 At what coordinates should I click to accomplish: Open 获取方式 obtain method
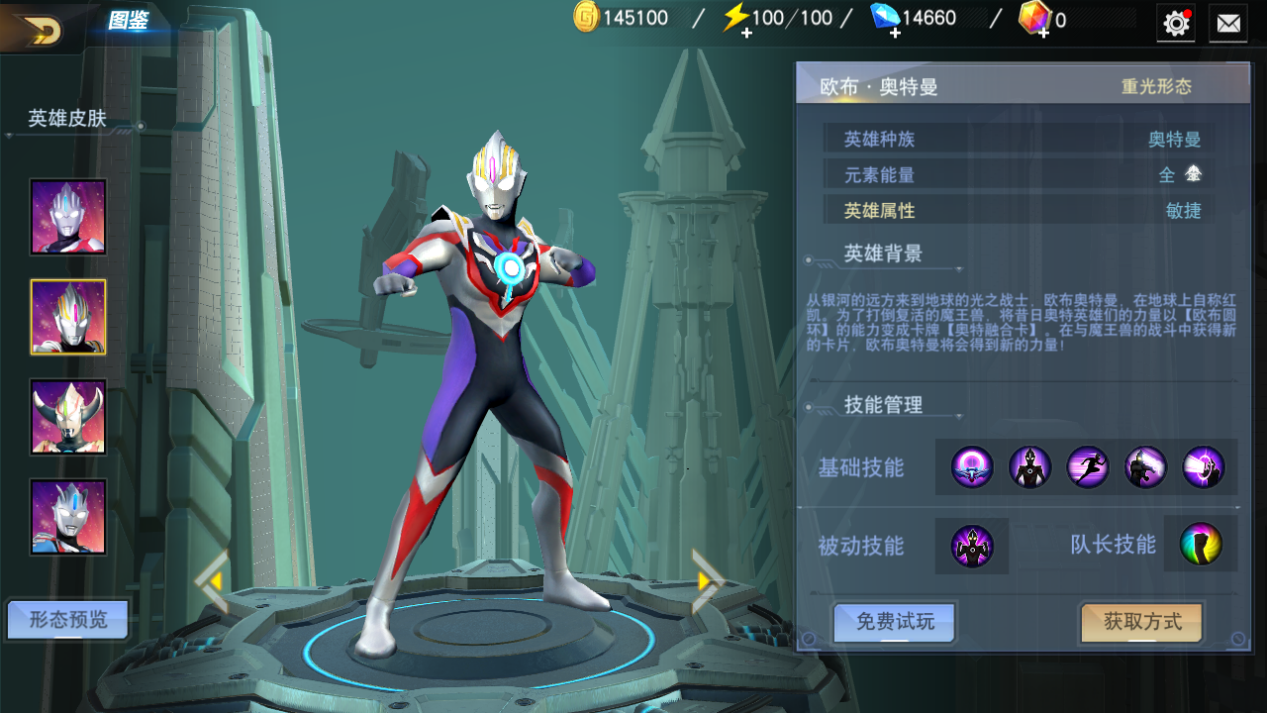(1142, 622)
